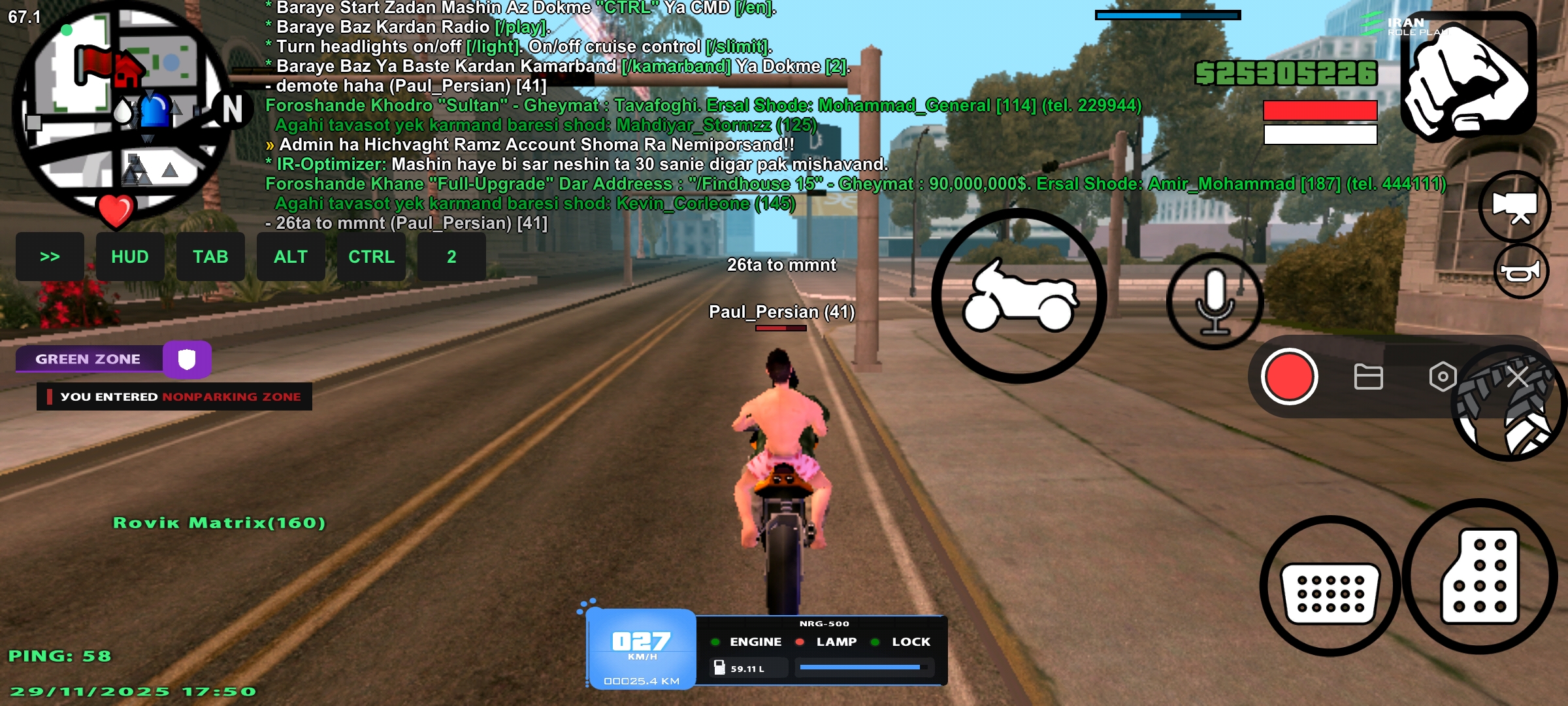Tap the Green Zone shield badge
Screen dimensions: 1568x706
(187, 359)
